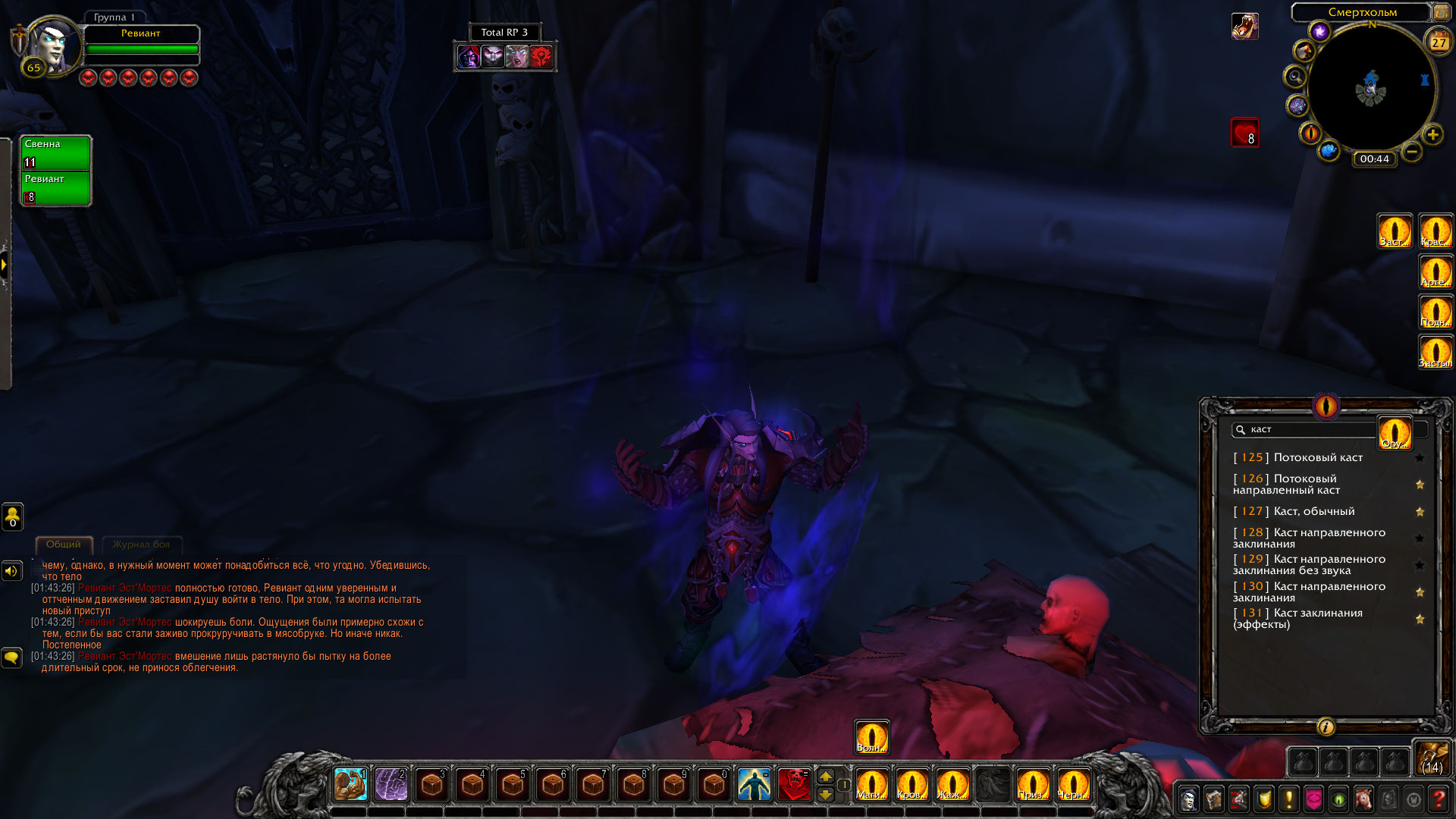The height and width of the screenshot is (819, 1456).
Task: Activate the flexing arm ability in slot 1
Action: 350,785
